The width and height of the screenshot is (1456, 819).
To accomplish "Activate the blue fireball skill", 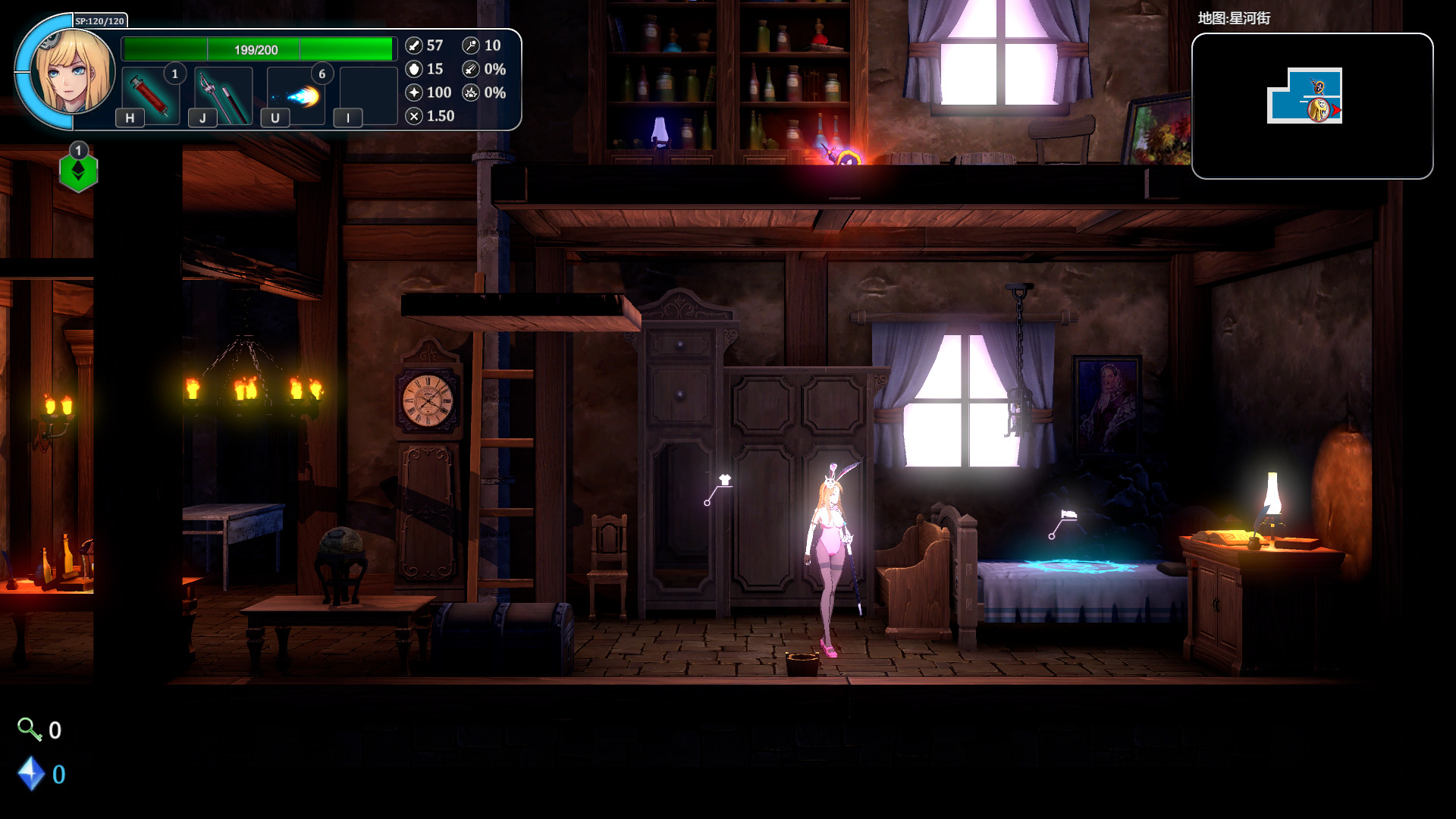I will point(297,96).
